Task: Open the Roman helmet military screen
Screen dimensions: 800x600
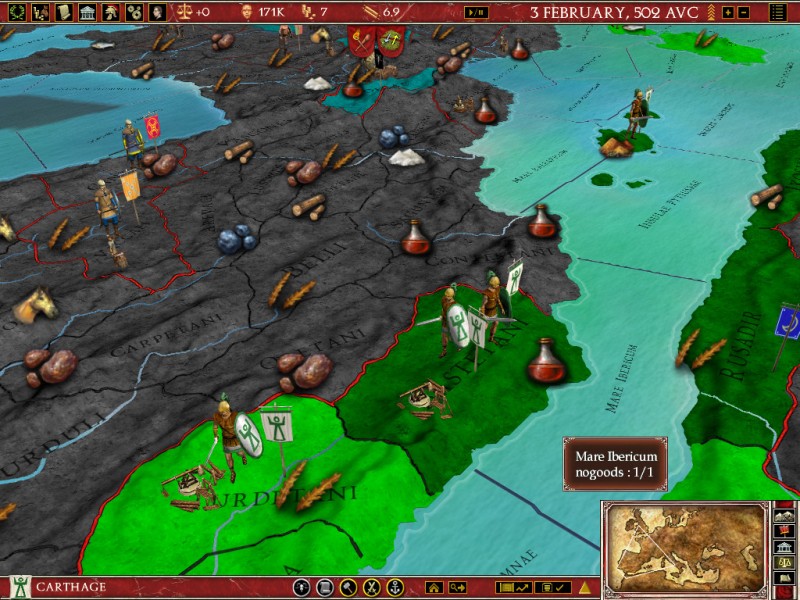Action: (110, 12)
